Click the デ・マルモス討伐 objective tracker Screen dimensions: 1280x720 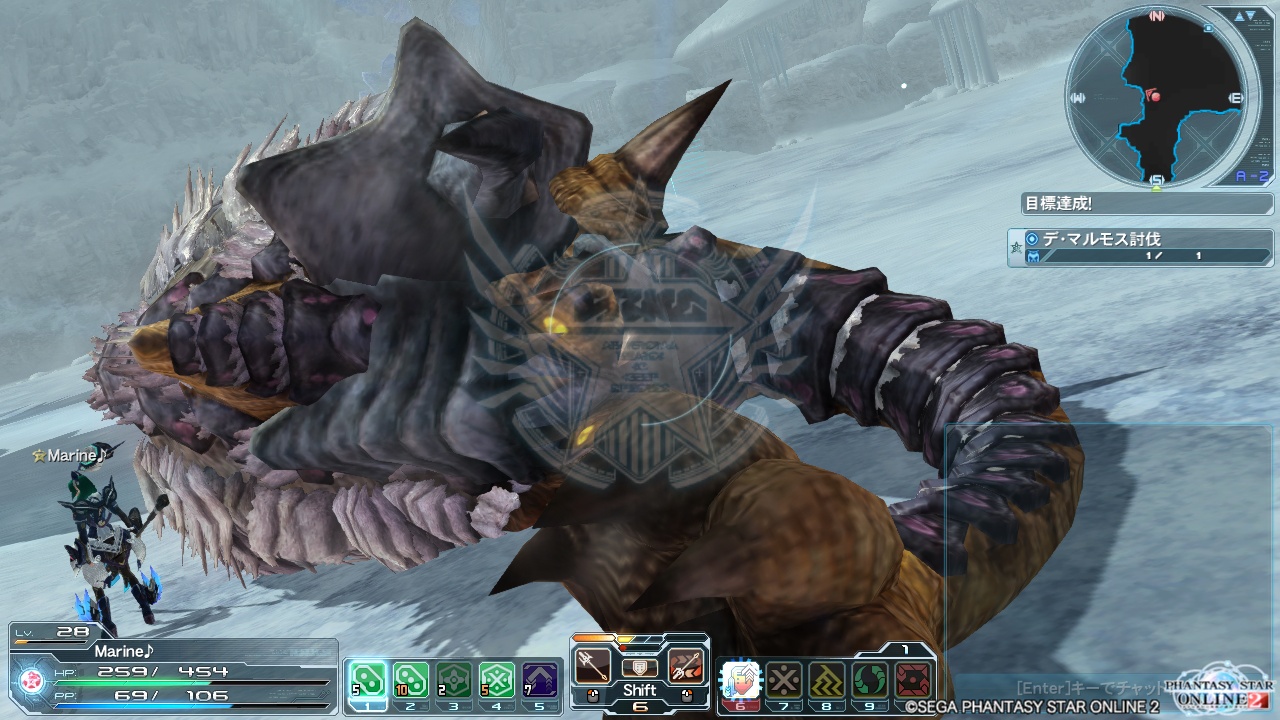click(x=1140, y=247)
